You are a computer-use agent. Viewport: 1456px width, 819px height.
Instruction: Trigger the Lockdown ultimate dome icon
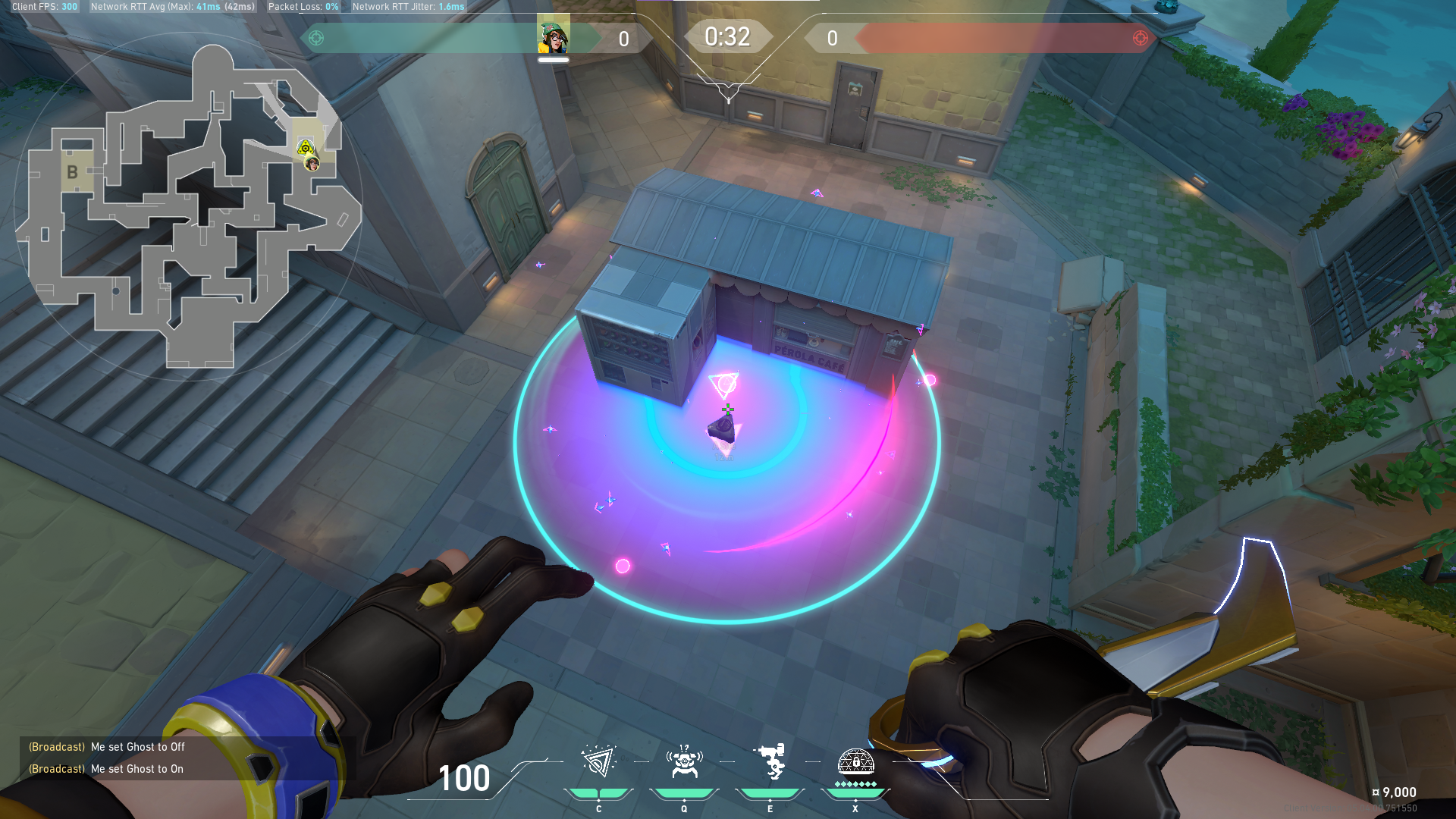[855, 762]
